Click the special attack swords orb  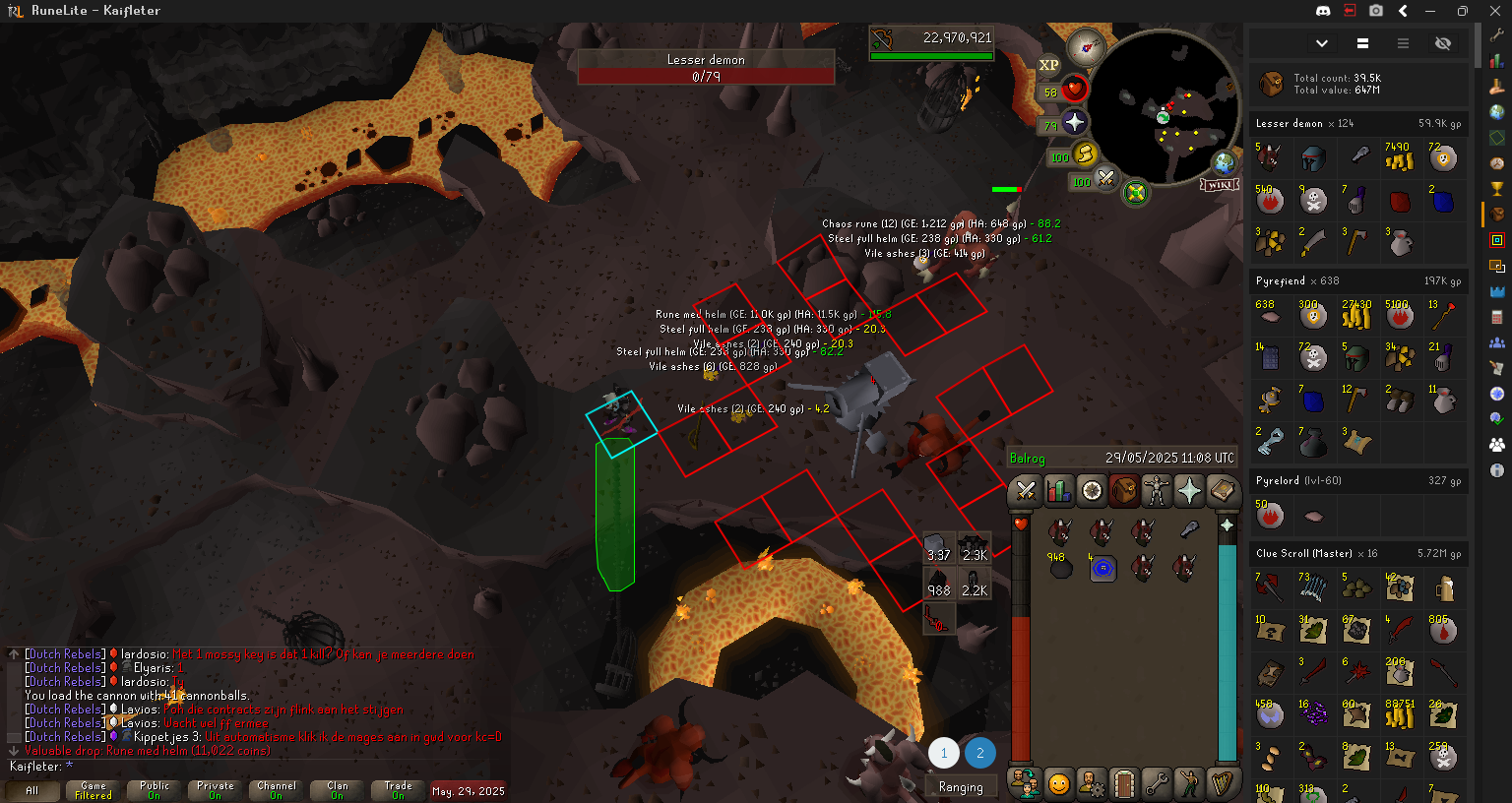(x=1106, y=178)
